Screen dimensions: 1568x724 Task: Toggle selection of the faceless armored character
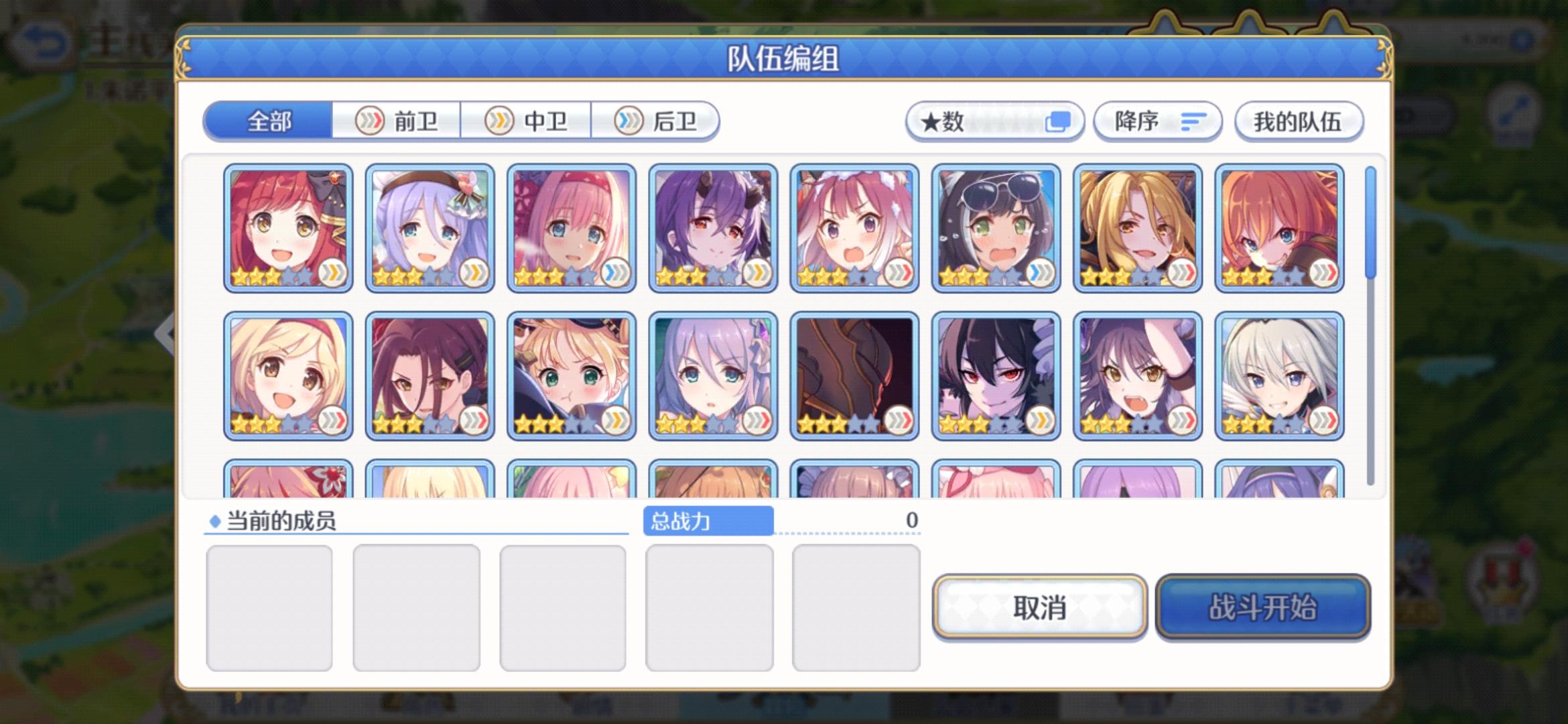854,377
